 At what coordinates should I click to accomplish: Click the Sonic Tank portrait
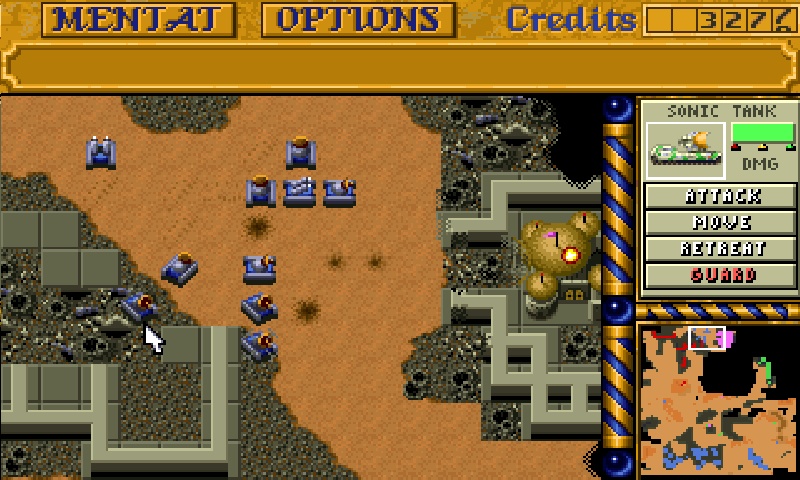[x=685, y=149]
